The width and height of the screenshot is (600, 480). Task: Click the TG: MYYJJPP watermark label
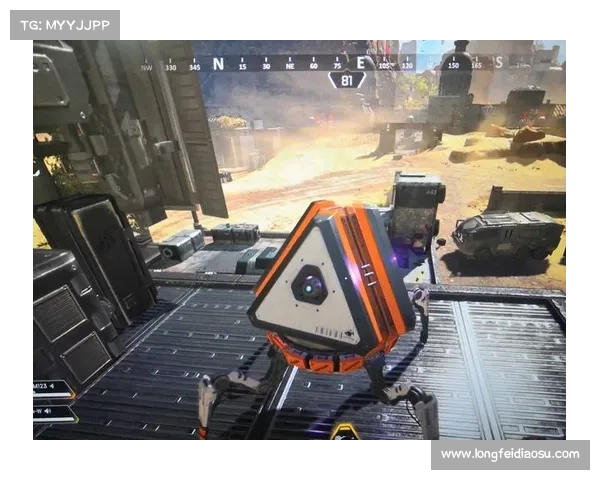64,24
